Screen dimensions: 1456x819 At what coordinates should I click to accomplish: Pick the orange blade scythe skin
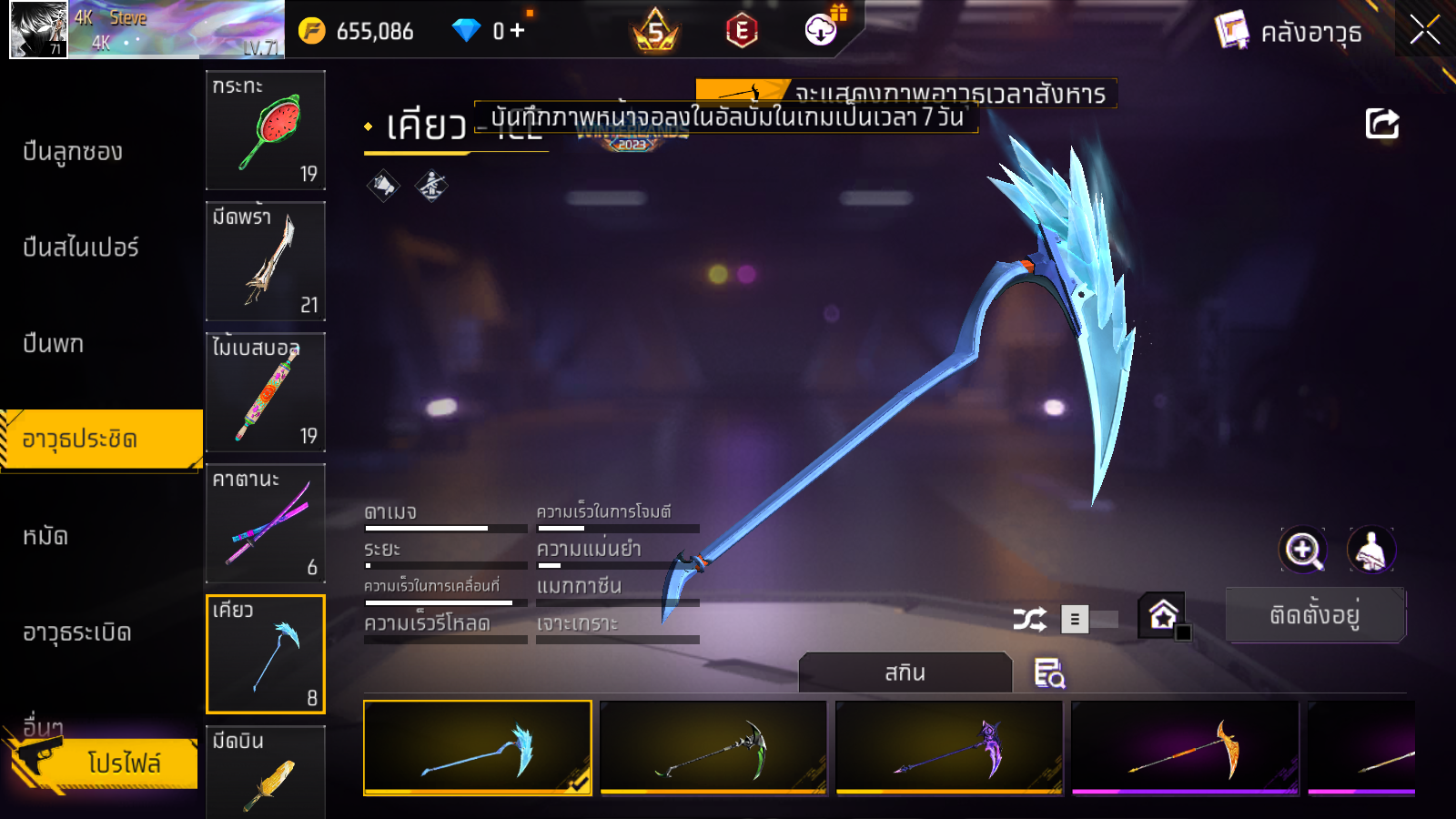click(x=1185, y=747)
